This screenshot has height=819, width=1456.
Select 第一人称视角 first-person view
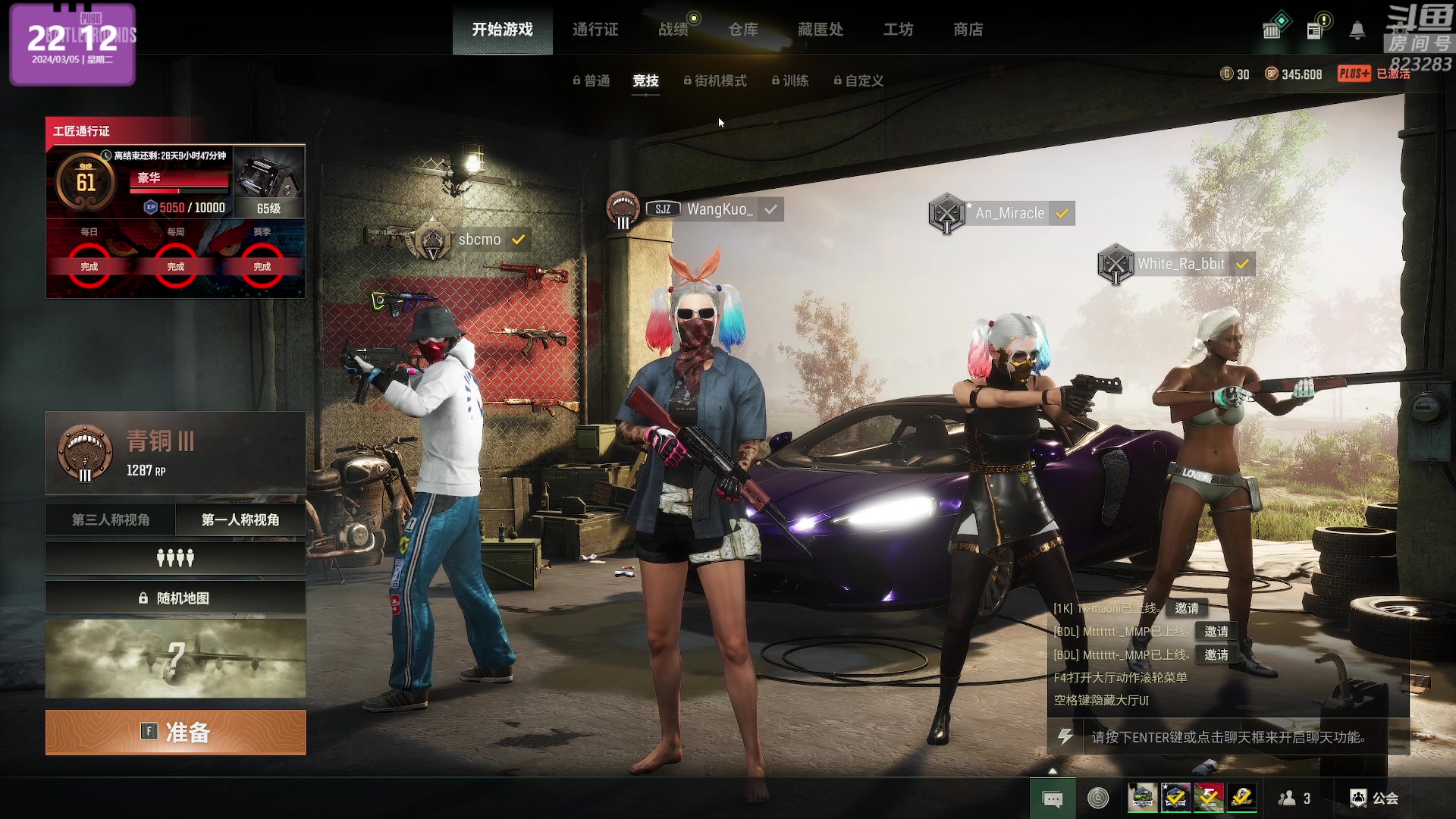(240, 519)
